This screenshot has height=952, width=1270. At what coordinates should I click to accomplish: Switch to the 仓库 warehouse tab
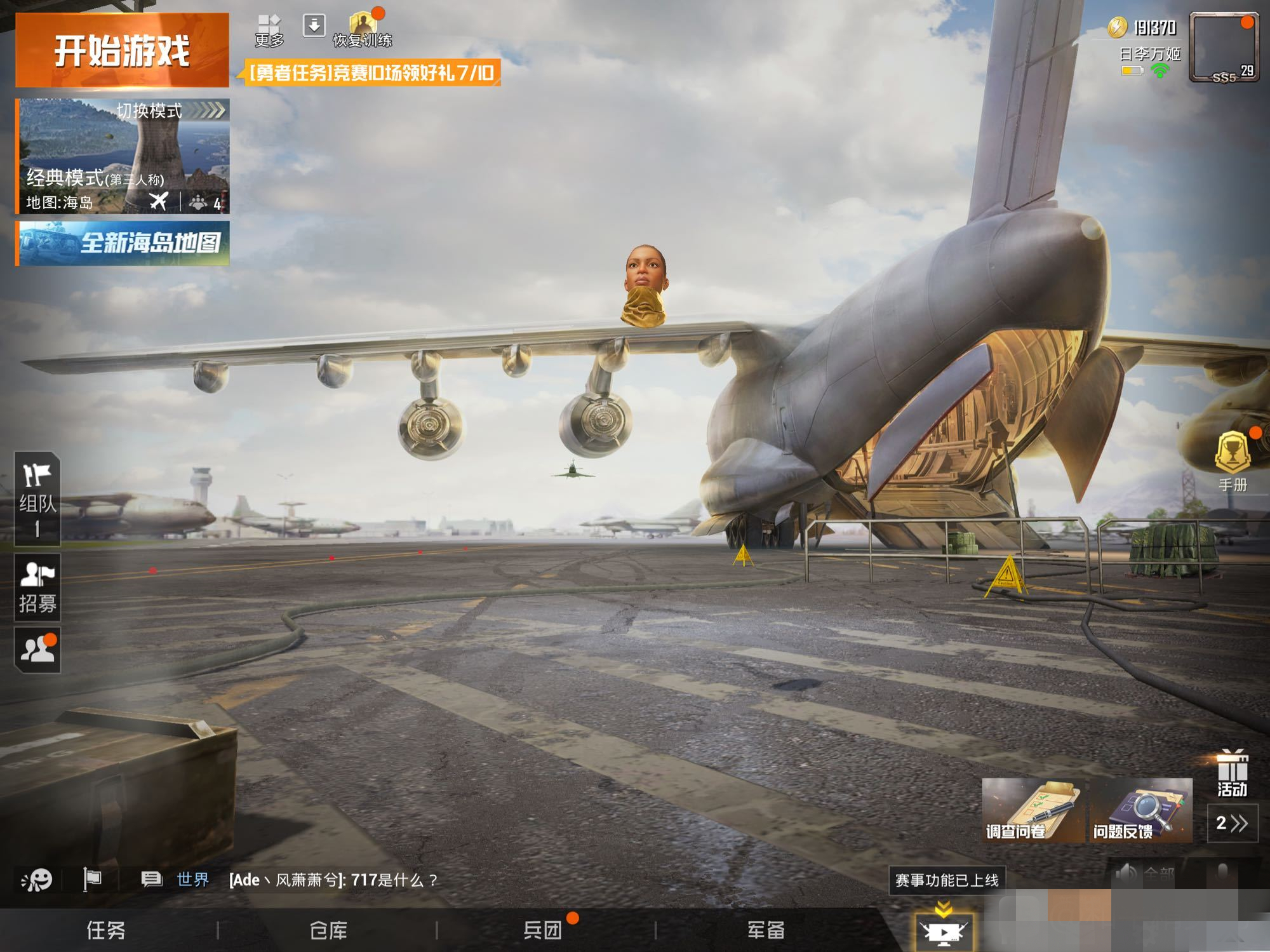click(x=328, y=930)
